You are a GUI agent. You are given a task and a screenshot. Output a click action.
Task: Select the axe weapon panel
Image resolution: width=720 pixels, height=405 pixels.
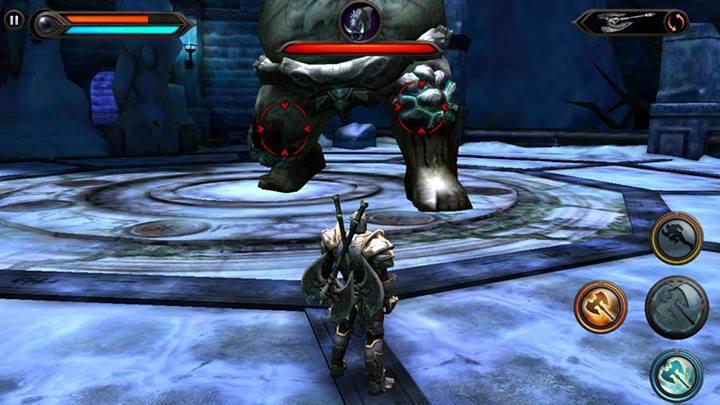[620, 21]
